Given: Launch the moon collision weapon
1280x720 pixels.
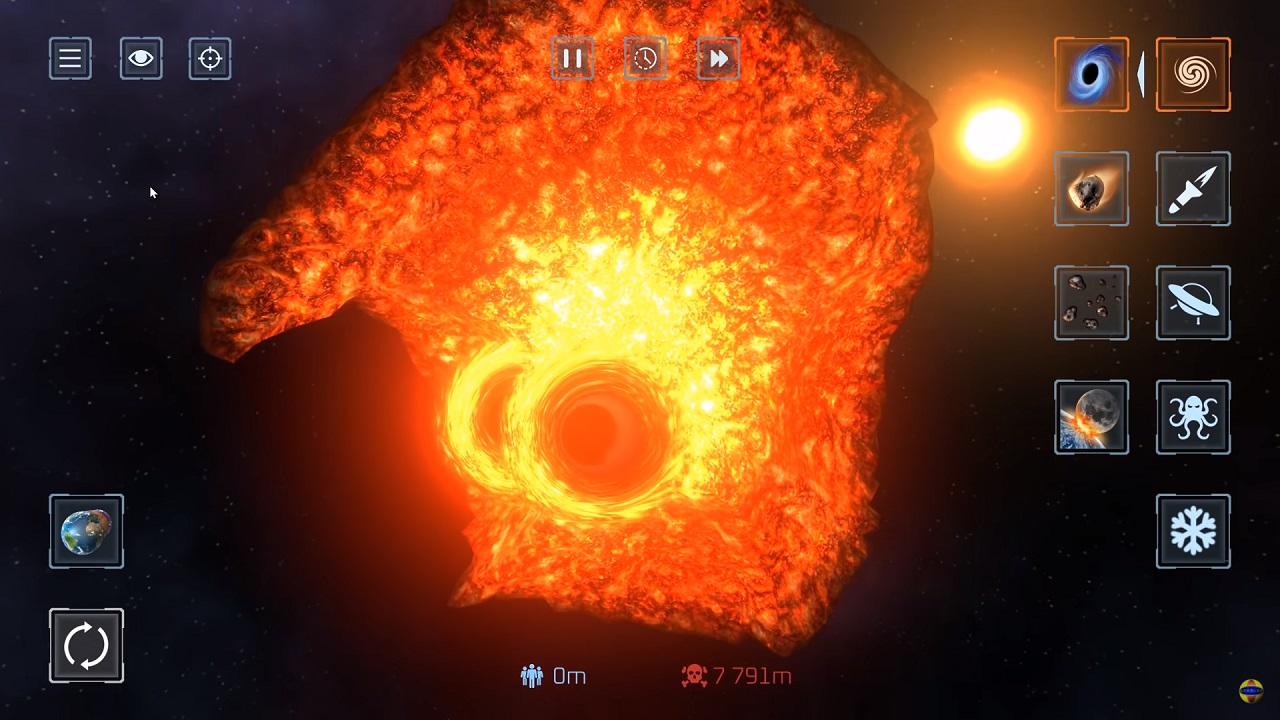Looking at the screenshot, I should (x=1091, y=417).
